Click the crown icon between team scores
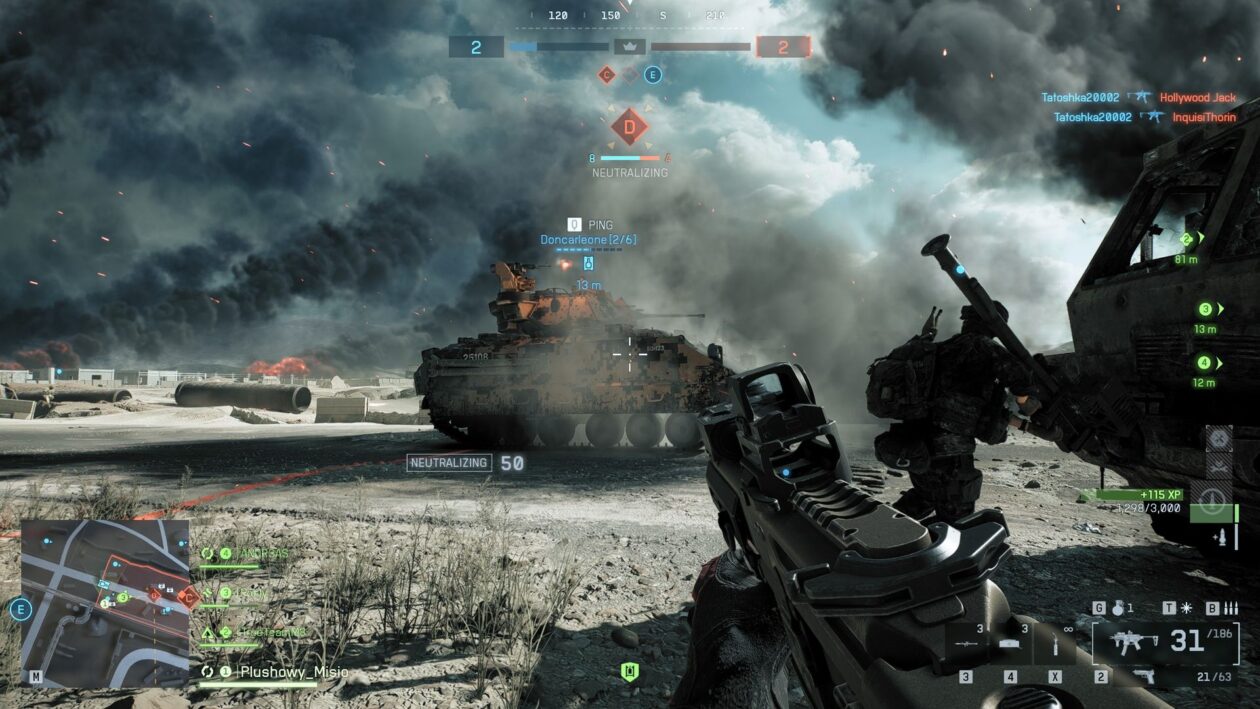This screenshot has height=709, width=1260. 630,46
